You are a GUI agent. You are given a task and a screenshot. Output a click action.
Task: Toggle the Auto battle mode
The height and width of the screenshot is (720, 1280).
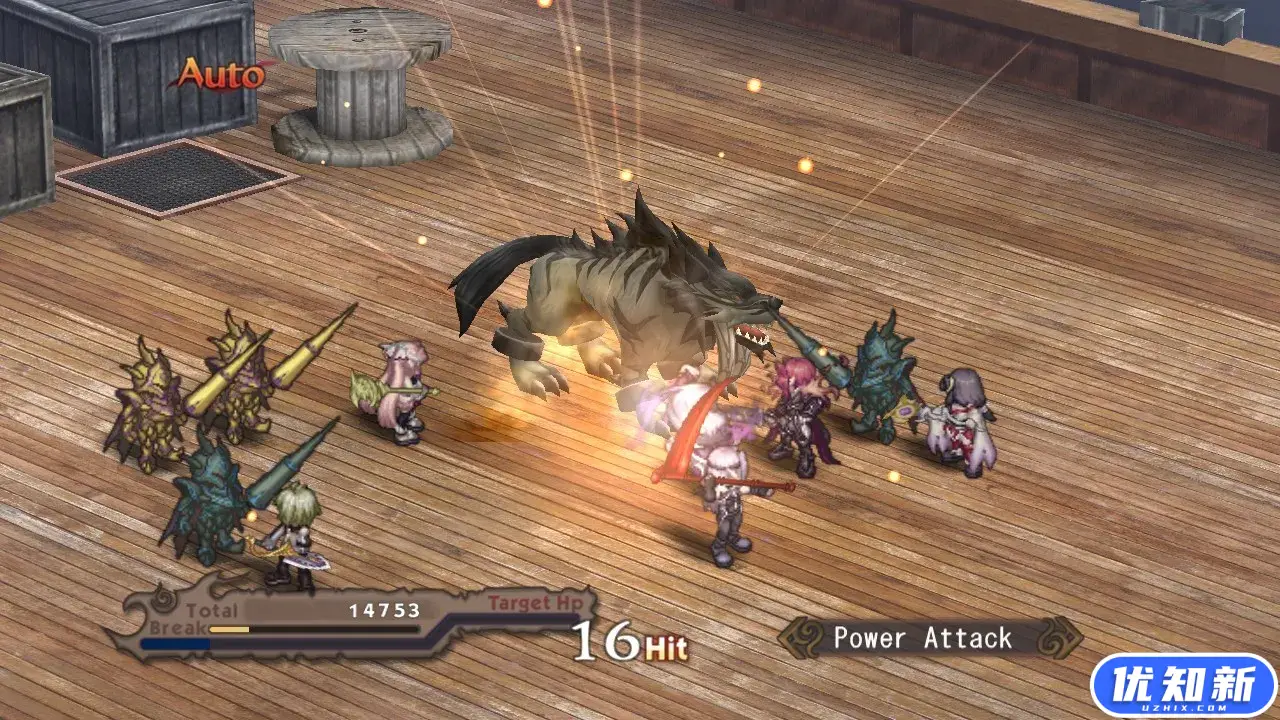pos(221,75)
